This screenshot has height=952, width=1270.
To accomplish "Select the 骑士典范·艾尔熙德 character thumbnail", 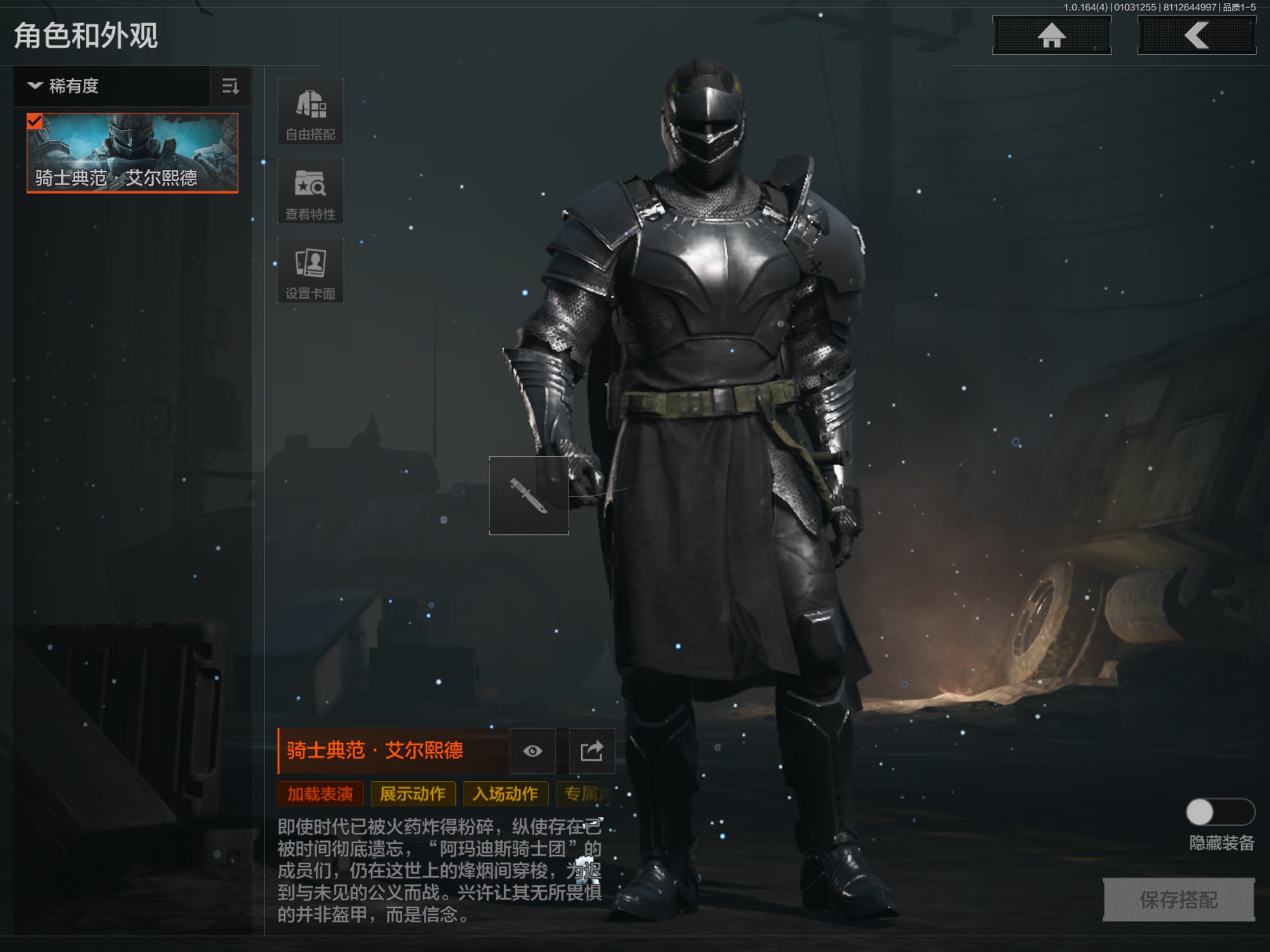I will tap(132, 153).
